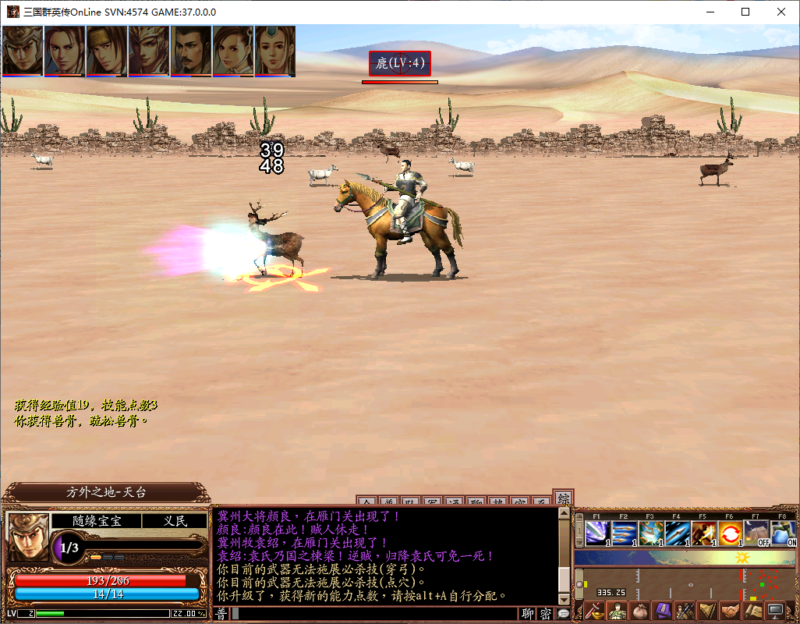
Task: Select the 综 chat channel tab
Action: 564,498
